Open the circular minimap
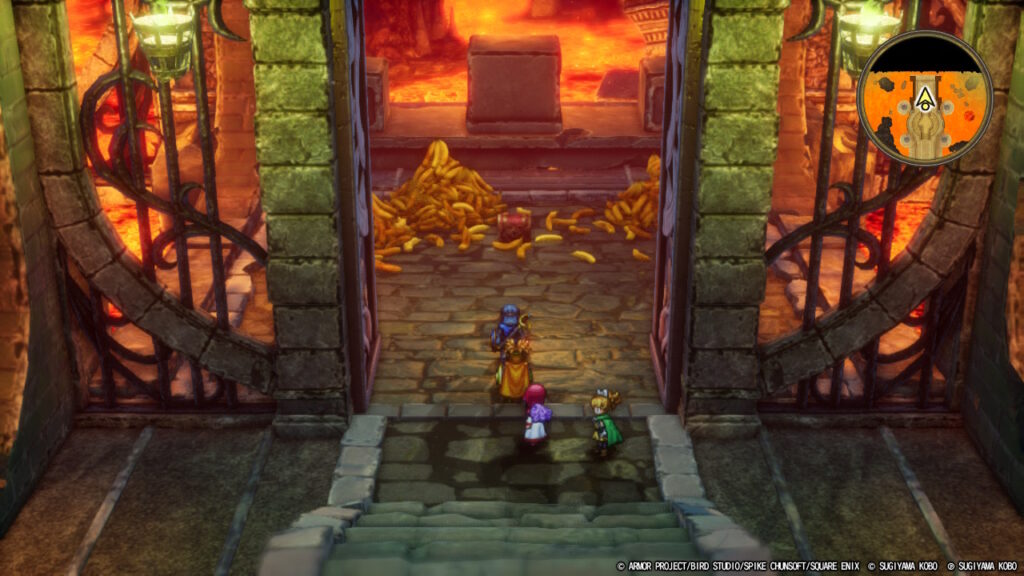The height and width of the screenshot is (576, 1024). click(x=924, y=98)
